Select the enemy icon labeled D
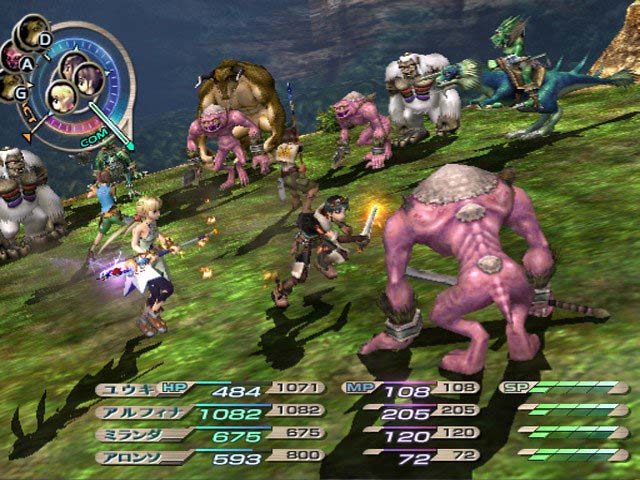 33,30
